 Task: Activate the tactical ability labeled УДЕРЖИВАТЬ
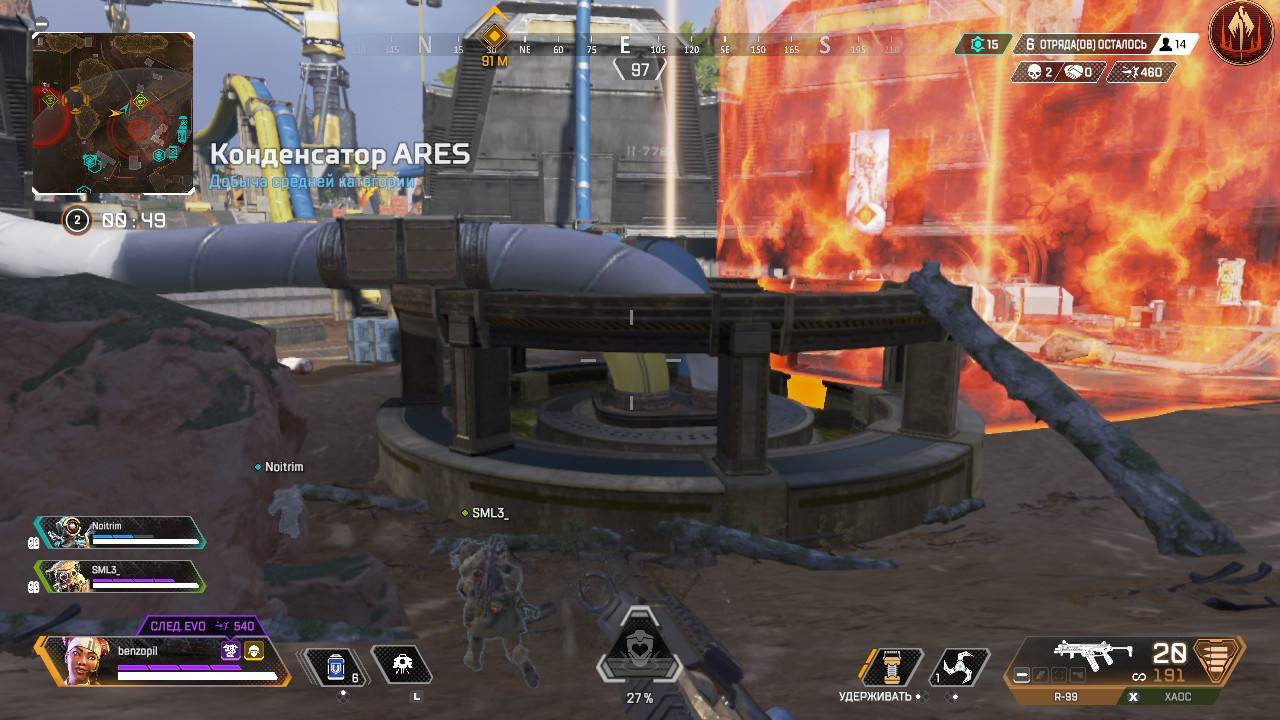click(x=891, y=666)
